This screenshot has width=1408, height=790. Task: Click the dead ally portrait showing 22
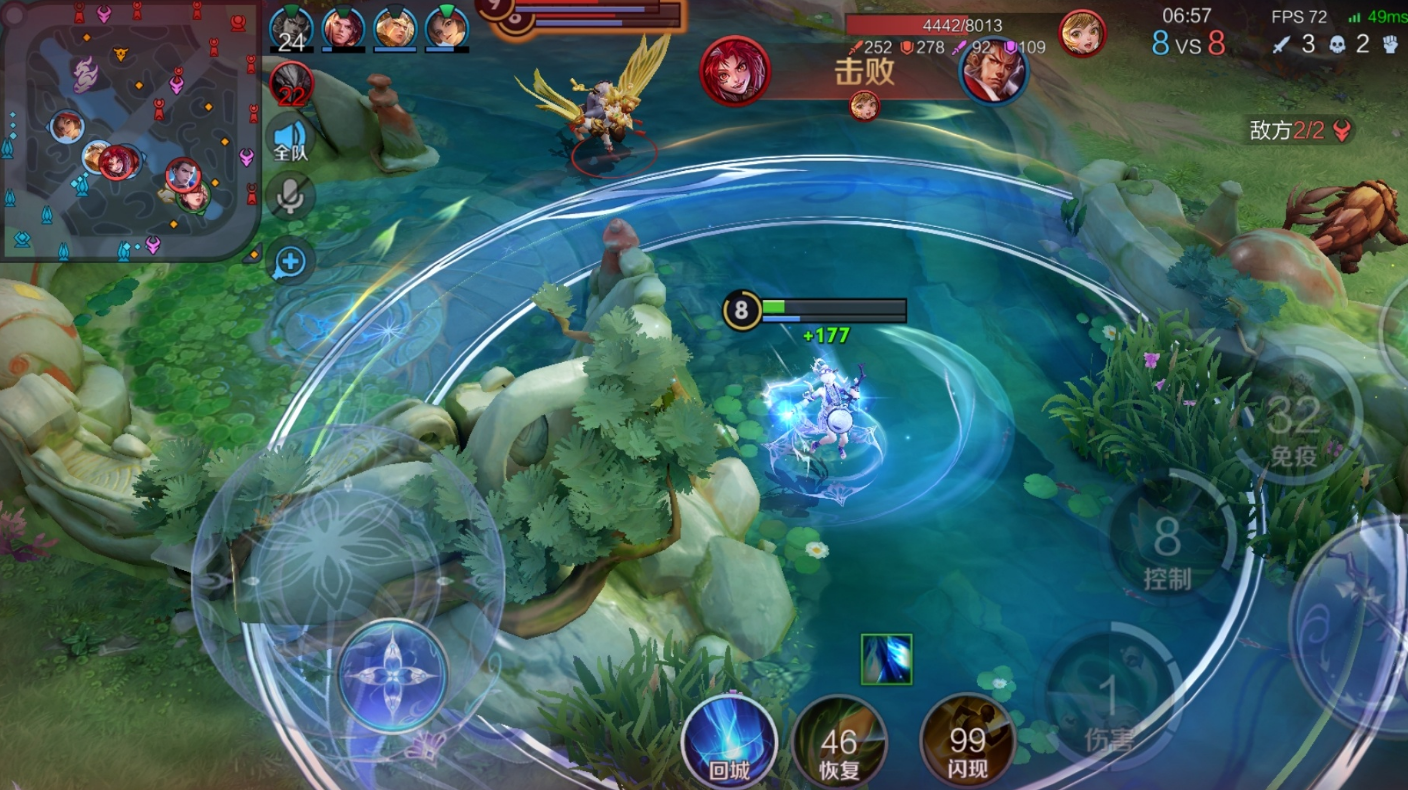[292, 82]
